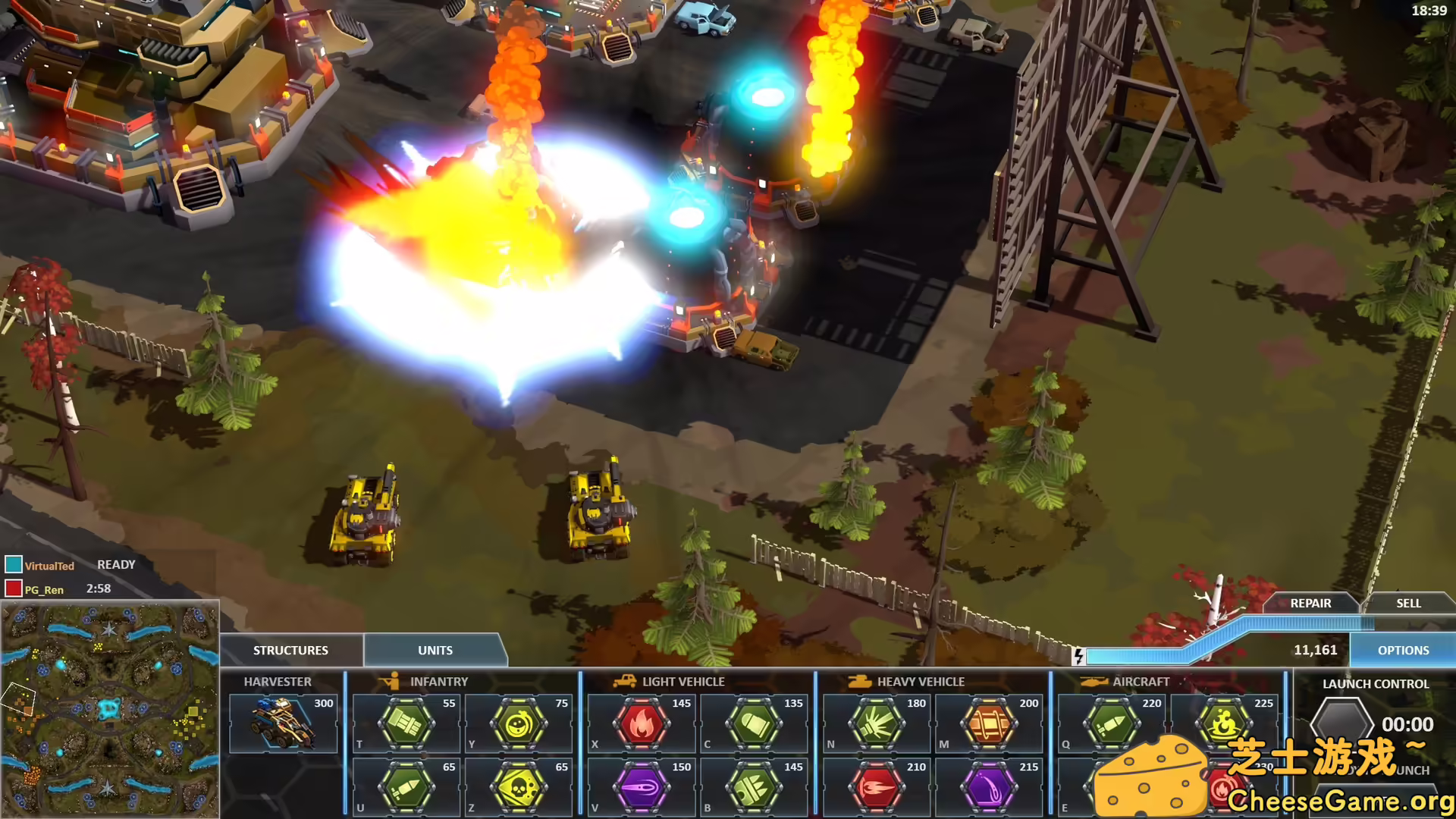
Task: Build the 145-cost triple-shell light vehicle
Action: [754, 787]
